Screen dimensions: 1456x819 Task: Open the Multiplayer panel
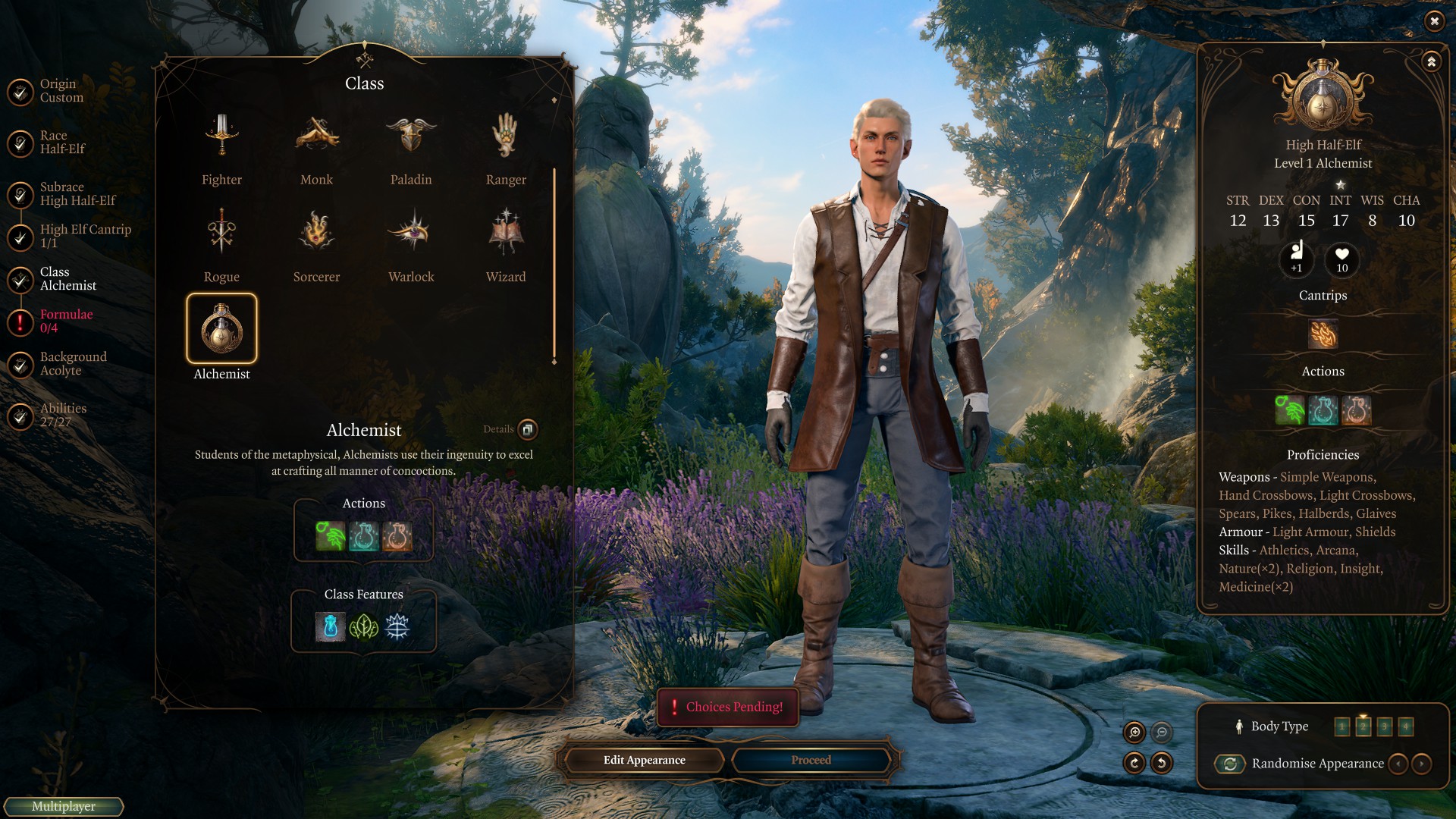point(64,806)
